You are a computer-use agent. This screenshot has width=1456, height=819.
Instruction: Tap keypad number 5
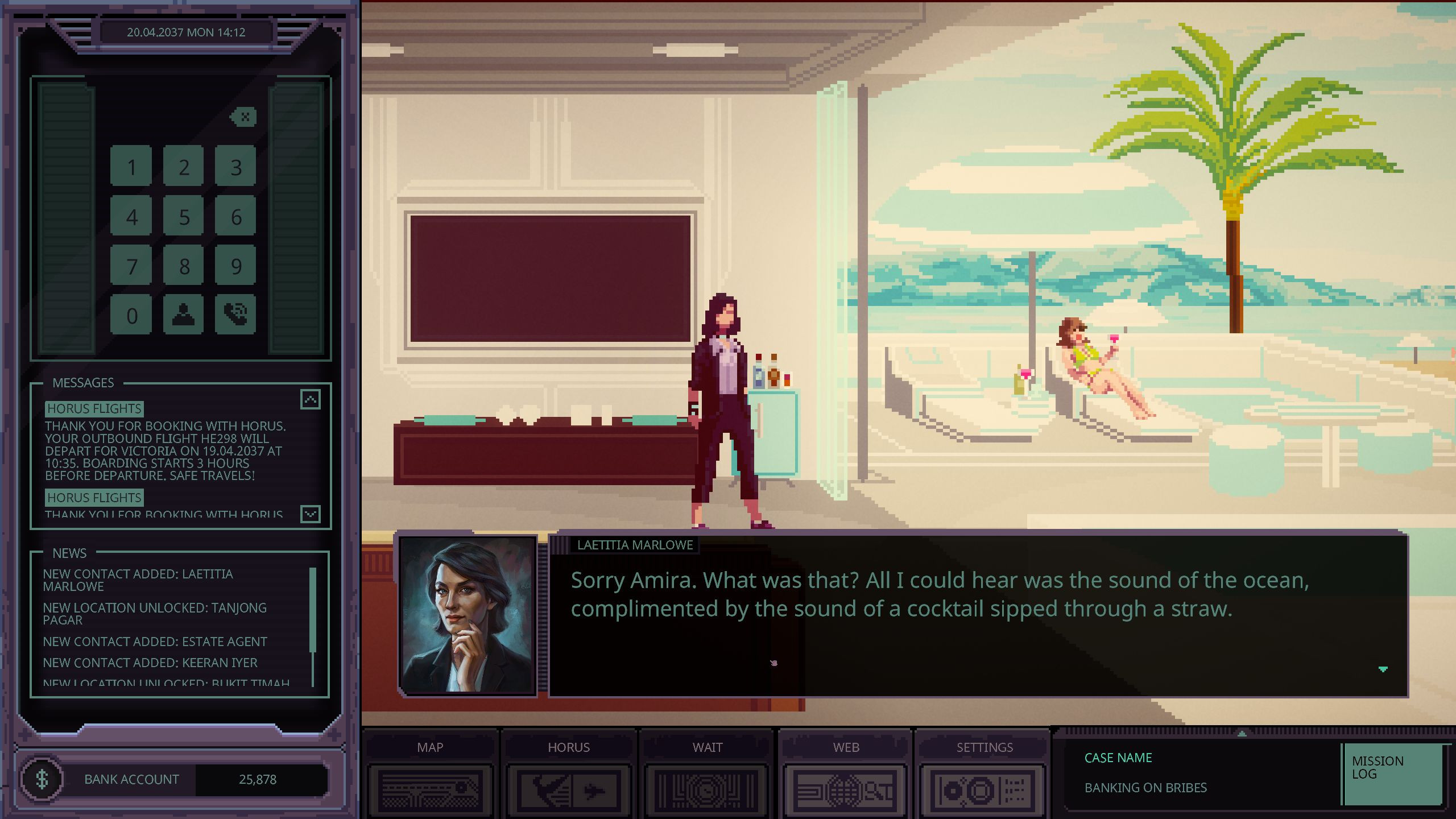click(x=184, y=217)
